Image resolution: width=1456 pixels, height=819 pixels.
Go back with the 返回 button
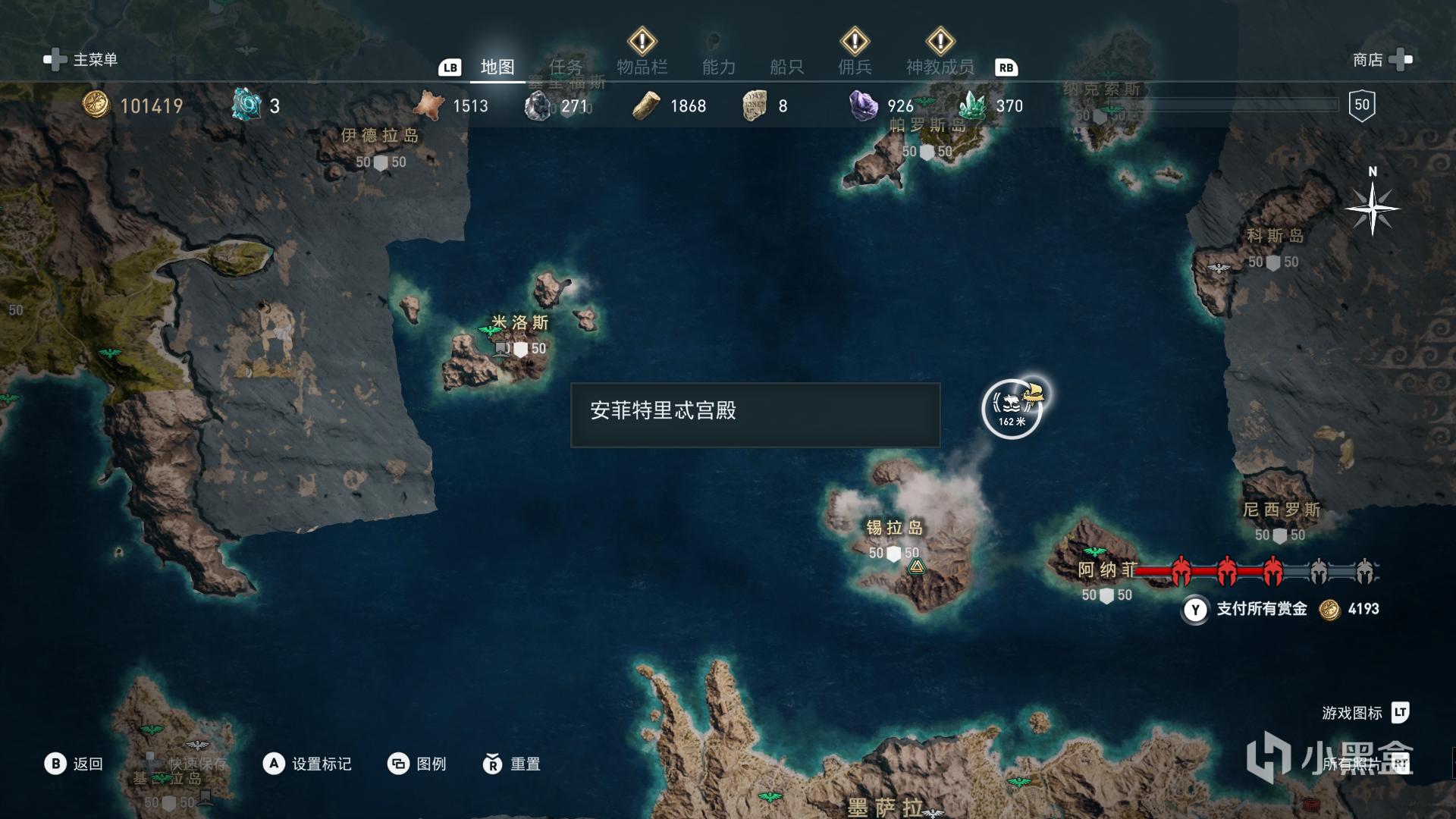click(74, 764)
